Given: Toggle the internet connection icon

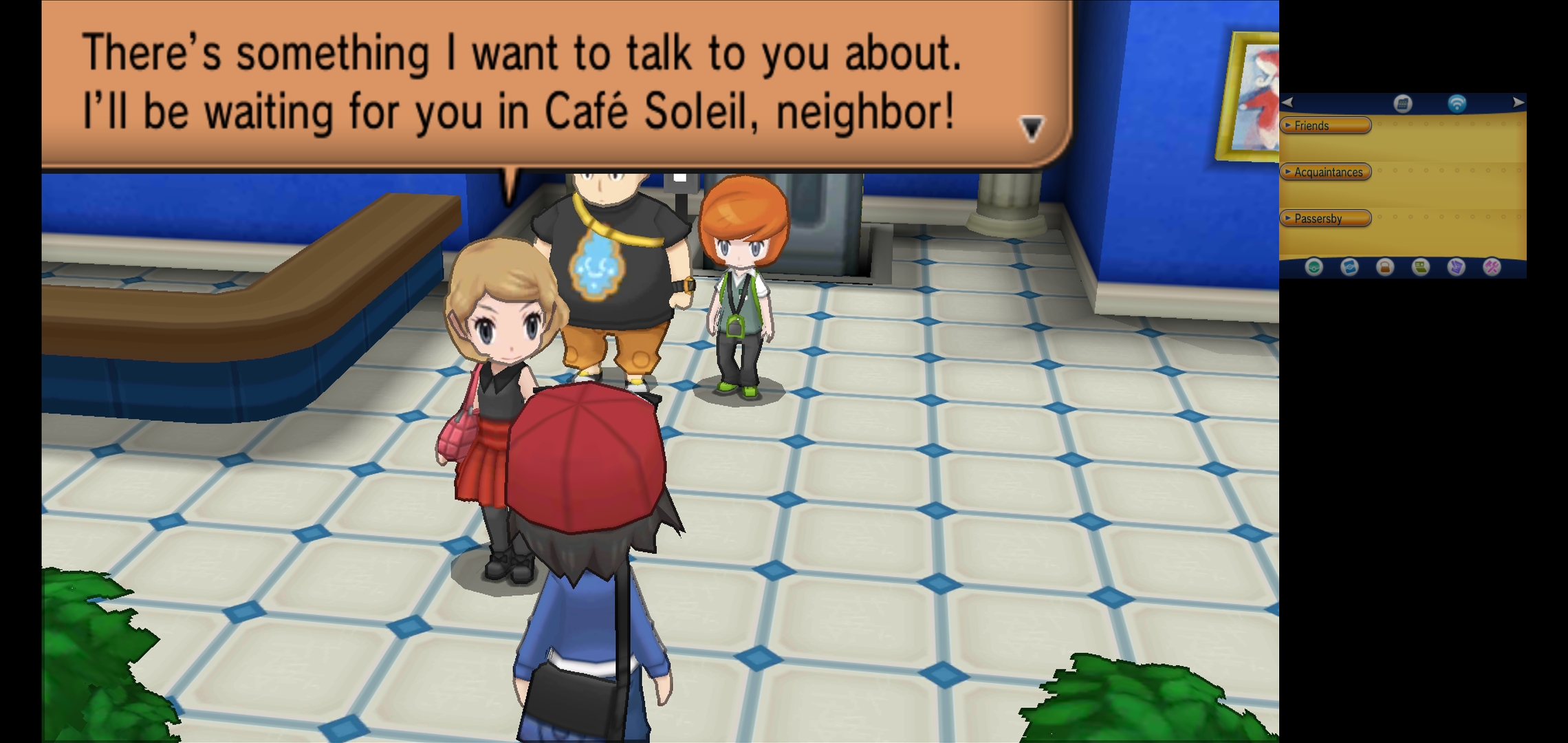Looking at the screenshot, I should [x=1457, y=104].
